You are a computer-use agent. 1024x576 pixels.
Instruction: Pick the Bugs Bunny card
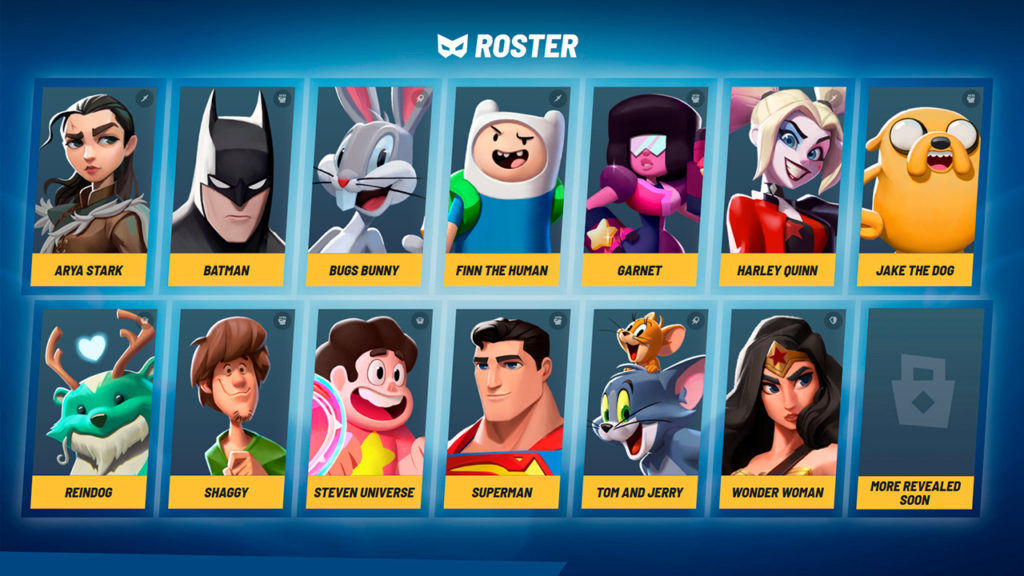pos(365,185)
